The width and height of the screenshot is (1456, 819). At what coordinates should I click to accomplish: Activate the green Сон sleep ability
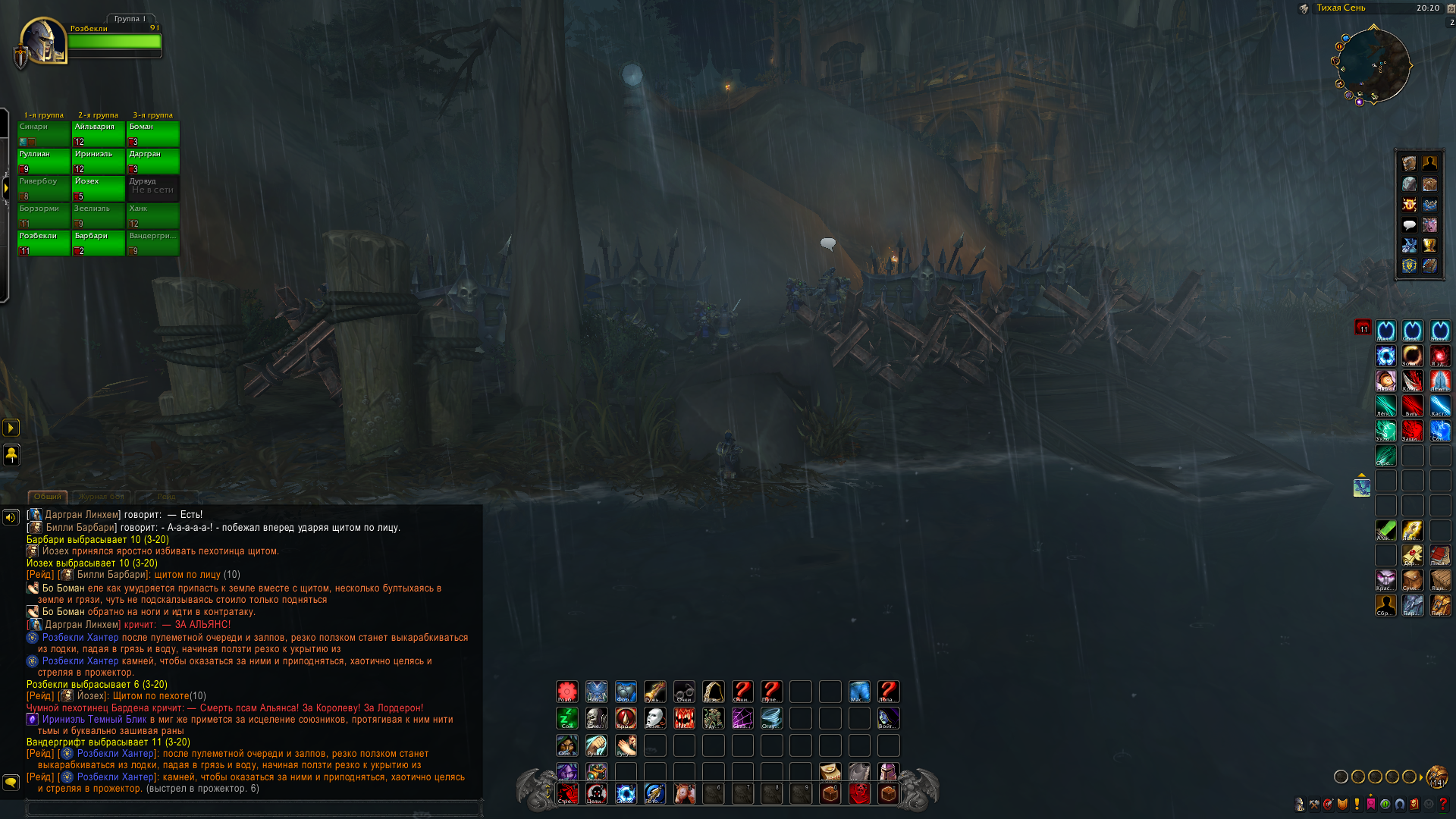tap(567, 718)
